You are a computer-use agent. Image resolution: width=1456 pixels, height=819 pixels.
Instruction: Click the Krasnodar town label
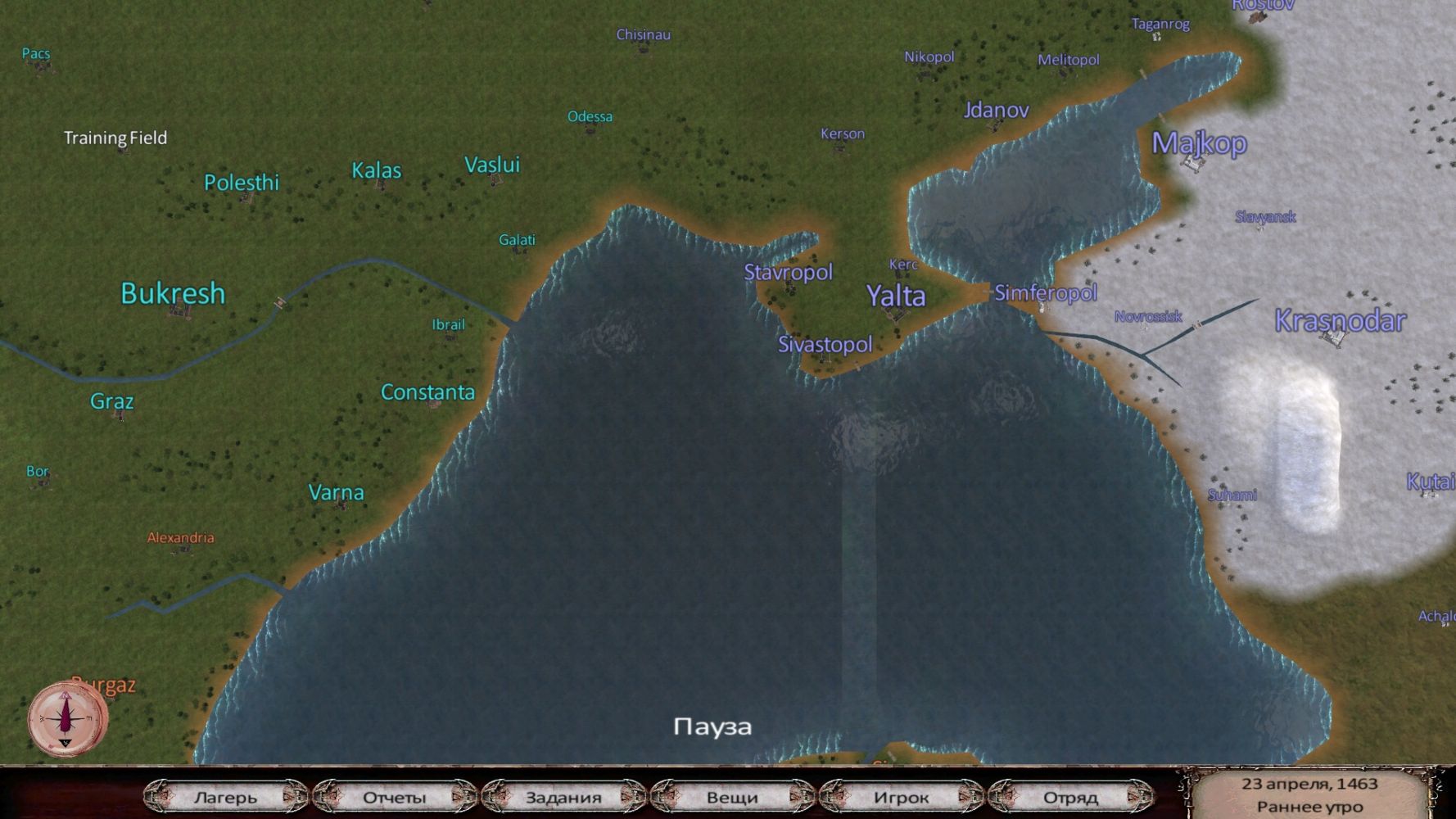(x=1340, y=320)
